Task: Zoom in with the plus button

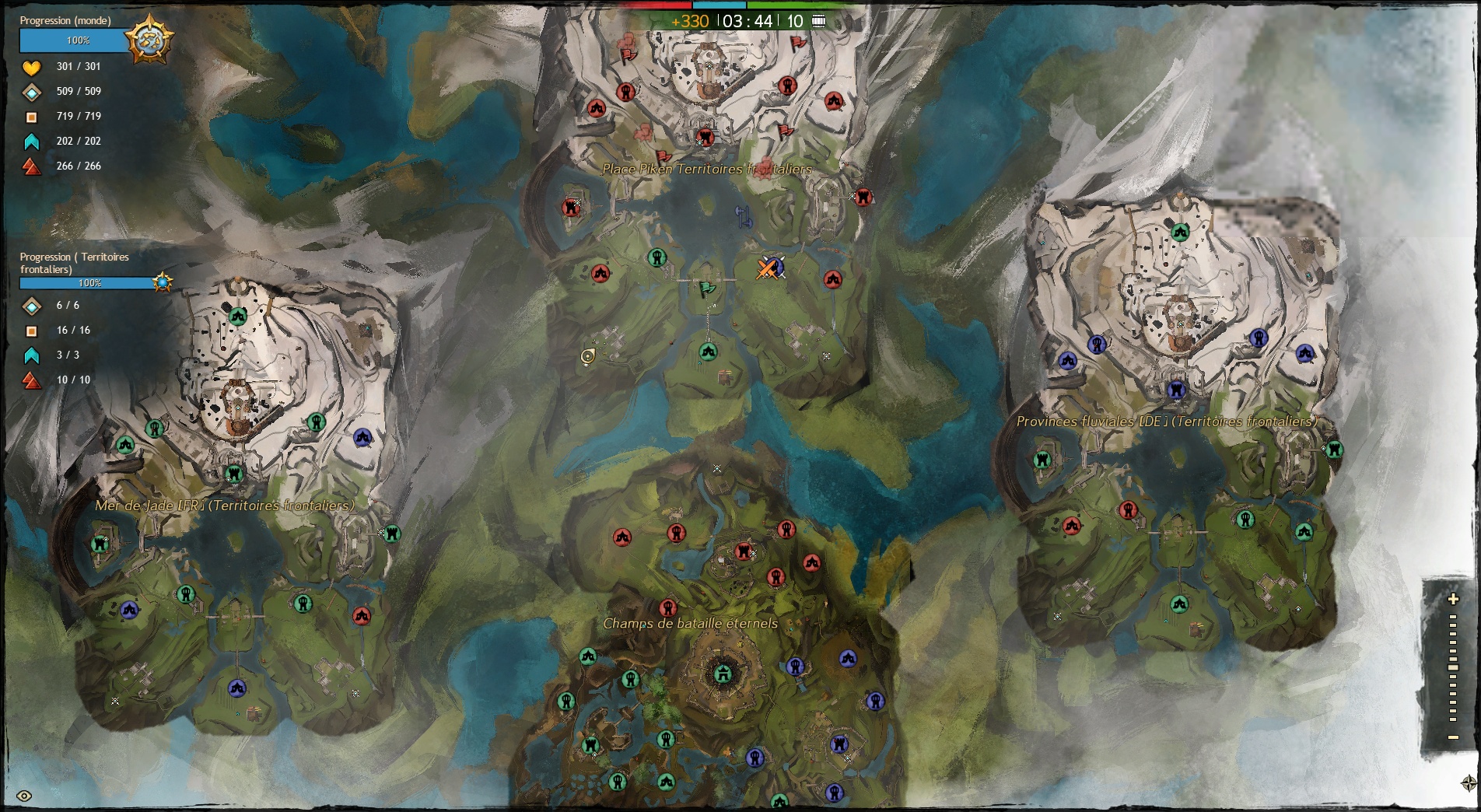Action: (x=1453, y=599)
